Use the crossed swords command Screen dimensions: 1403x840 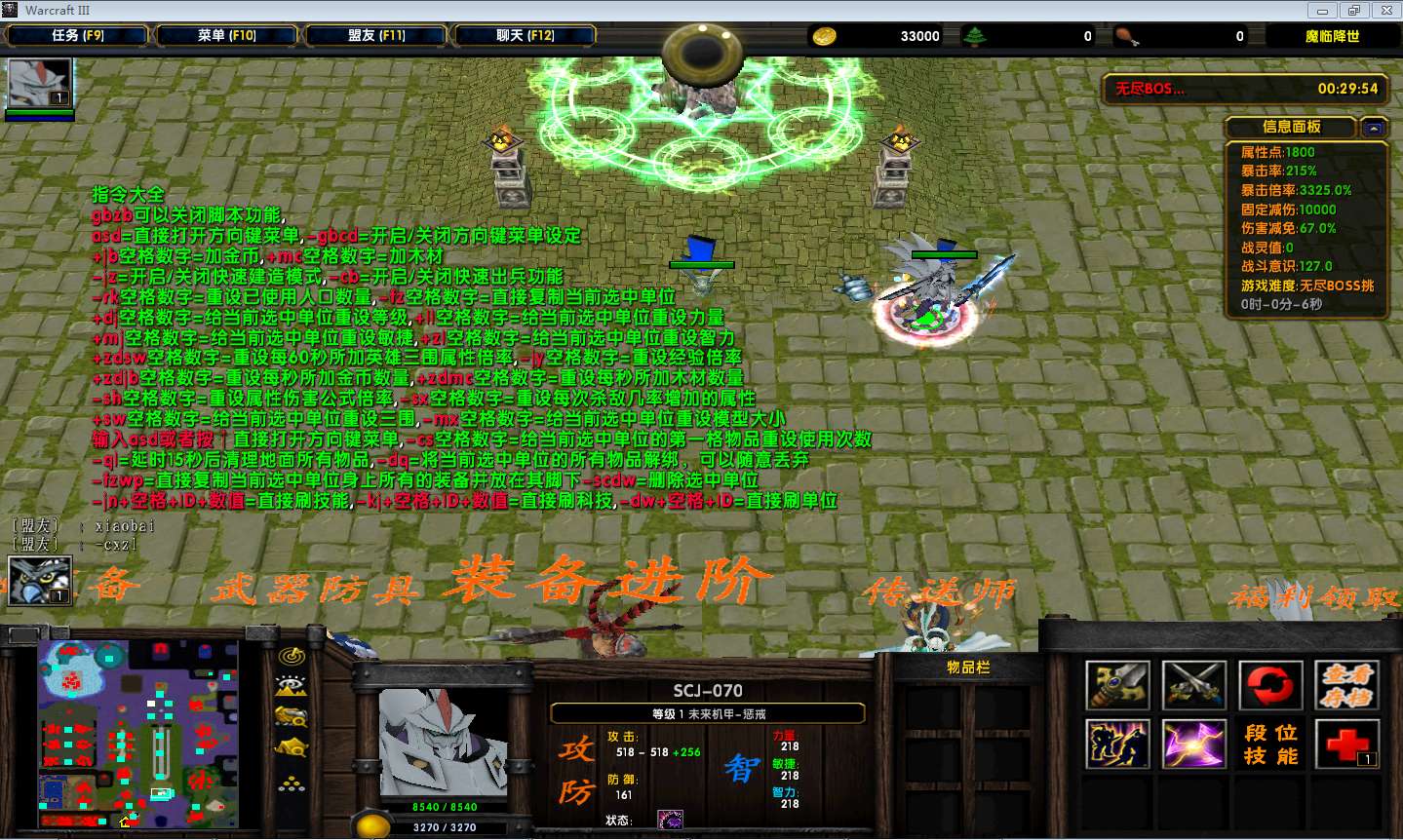pos(1193,686)
